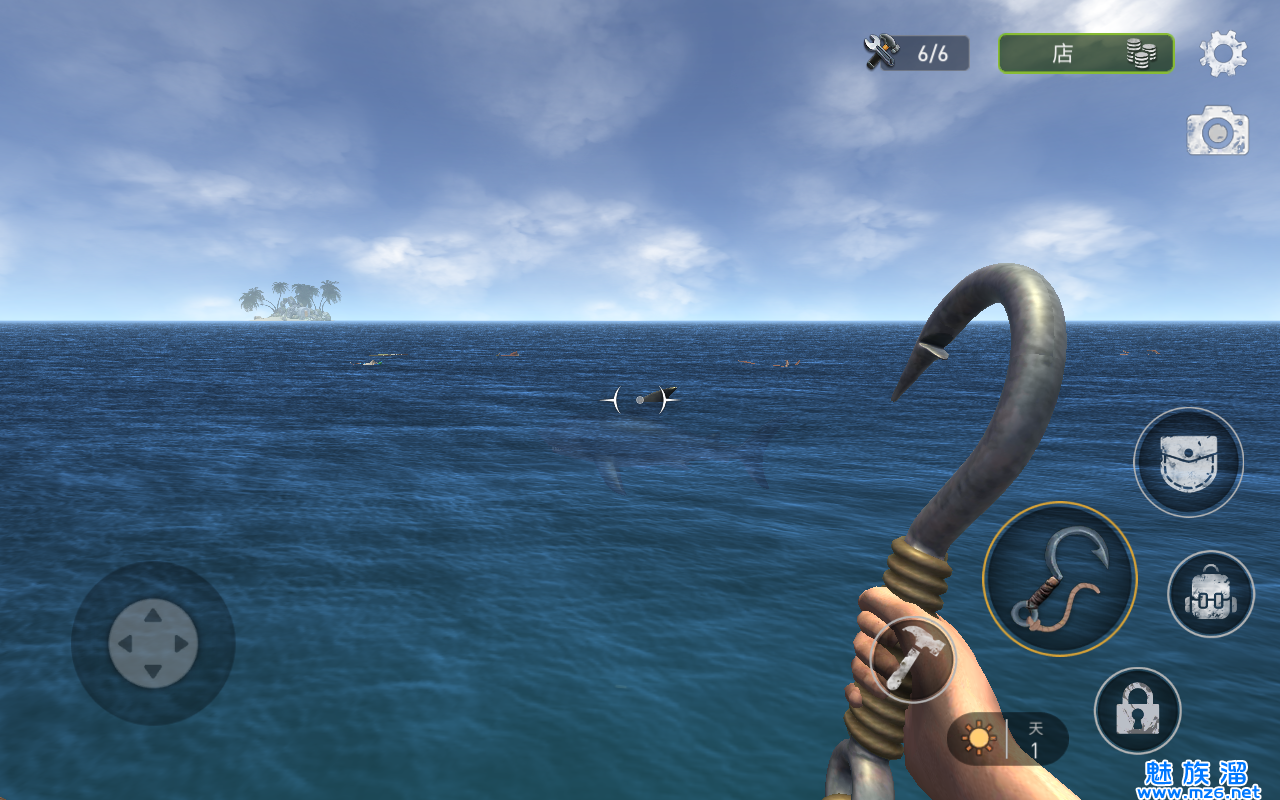The height and width of the screenshot is (800, 1280).
Task: Open settings via the gear icon
Action: click(x=1223, y=53)
